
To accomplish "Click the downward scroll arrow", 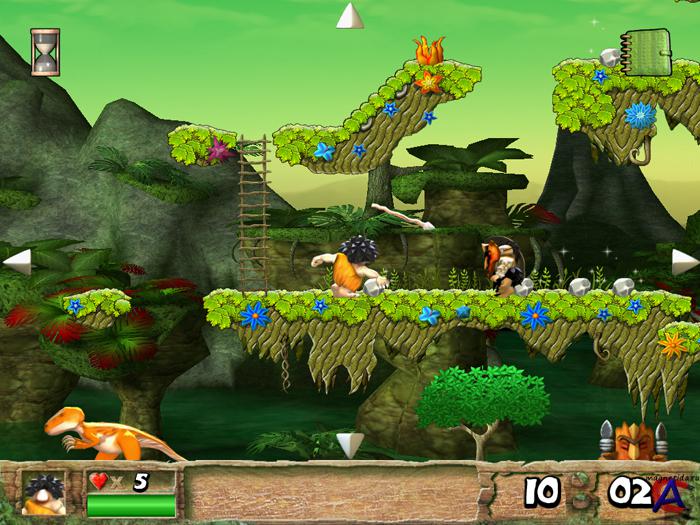I will [349, 443].
